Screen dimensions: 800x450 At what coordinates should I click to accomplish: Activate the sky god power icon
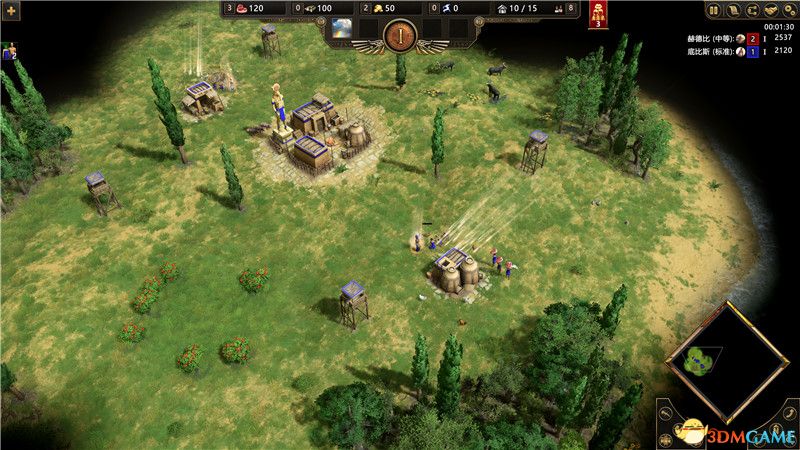[x=342, y=26]
